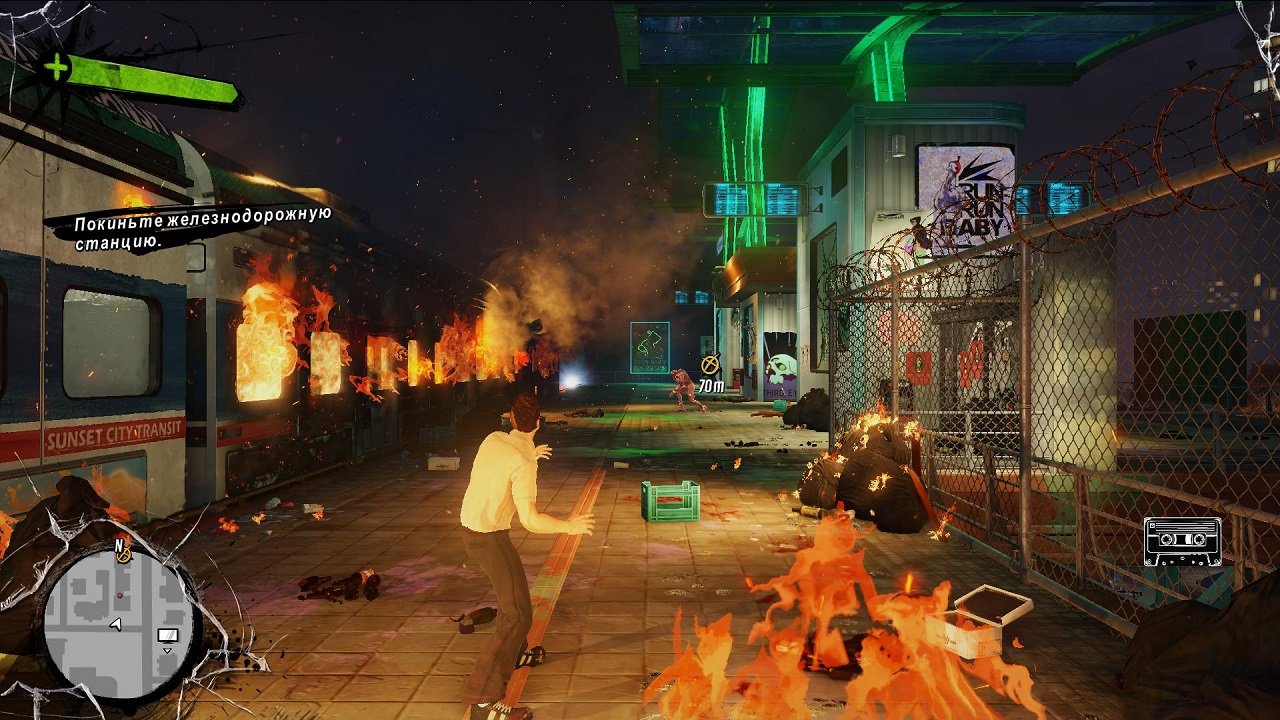Select the yellow mission waypoint marker

pyautogui.click(x=710, y=363)
